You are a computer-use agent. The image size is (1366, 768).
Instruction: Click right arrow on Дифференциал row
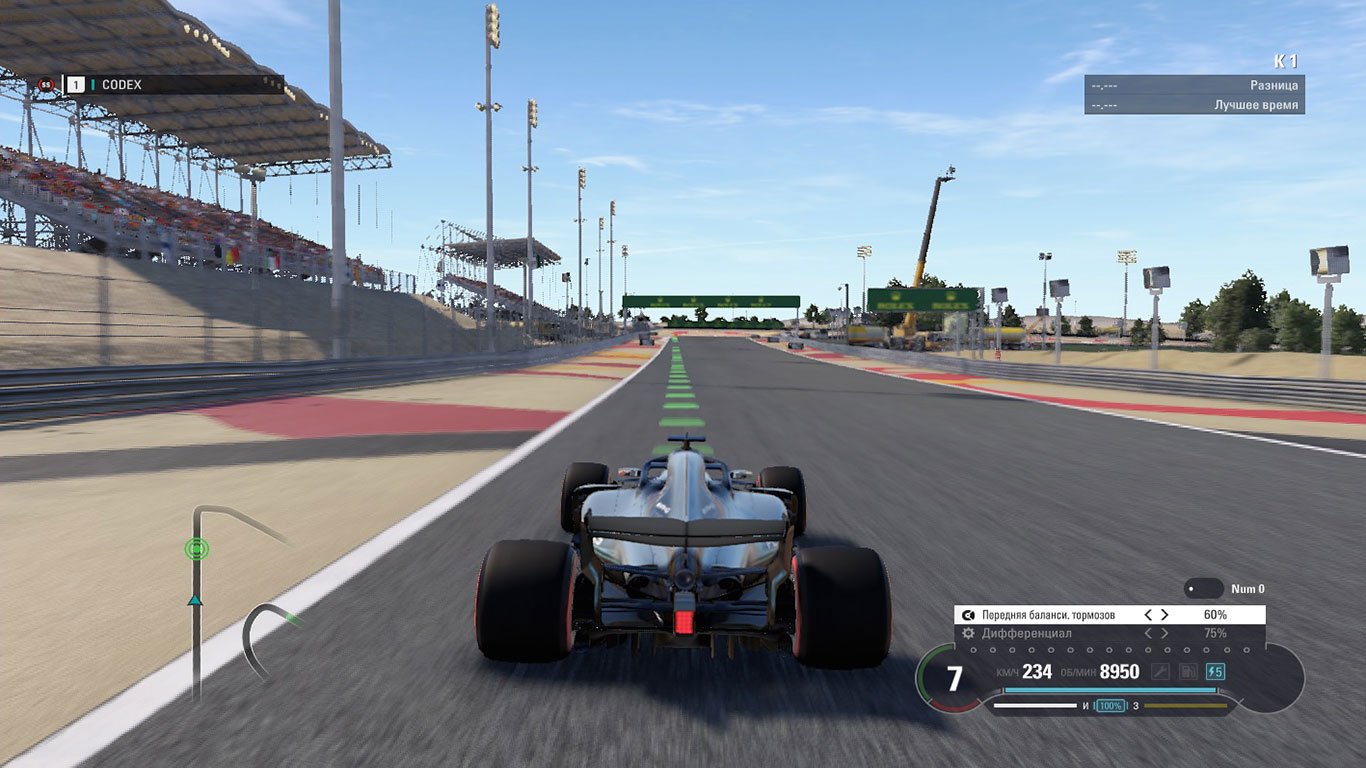point(1166,633)
